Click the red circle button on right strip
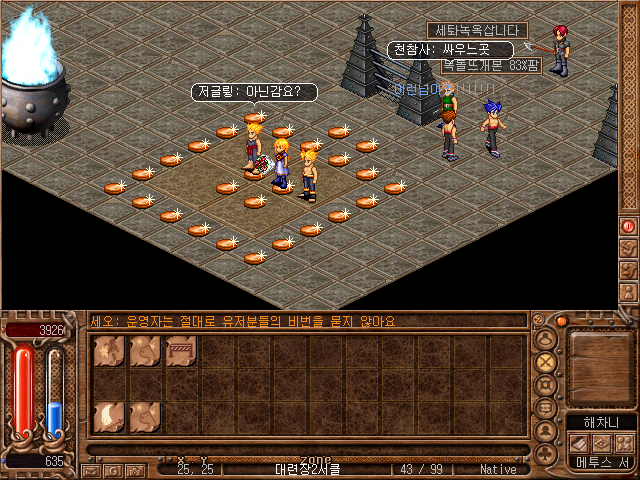The image size is (640, 480). [629, 227]
